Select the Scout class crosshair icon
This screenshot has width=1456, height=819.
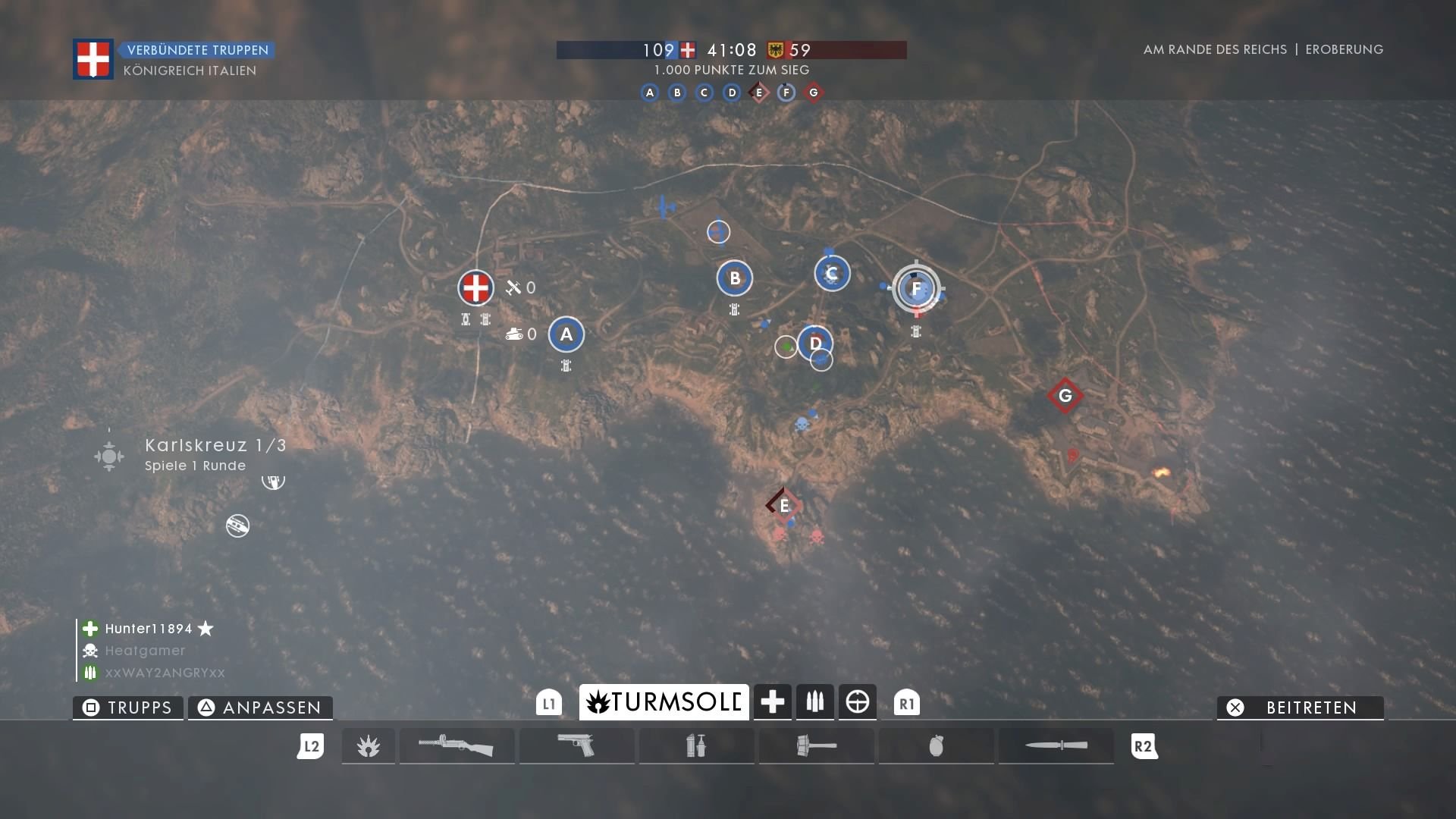coord(858,702)
